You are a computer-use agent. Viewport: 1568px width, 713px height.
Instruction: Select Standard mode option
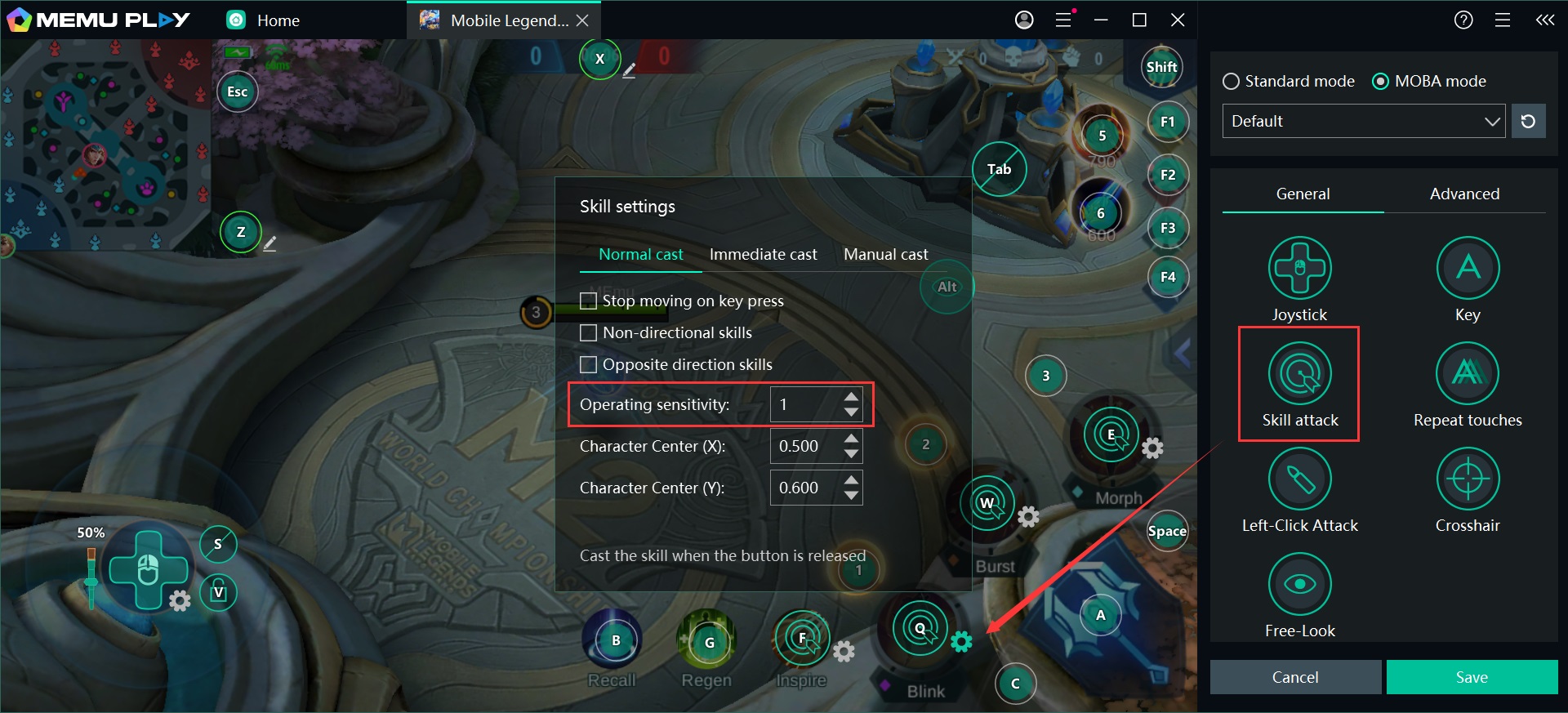1231,82
